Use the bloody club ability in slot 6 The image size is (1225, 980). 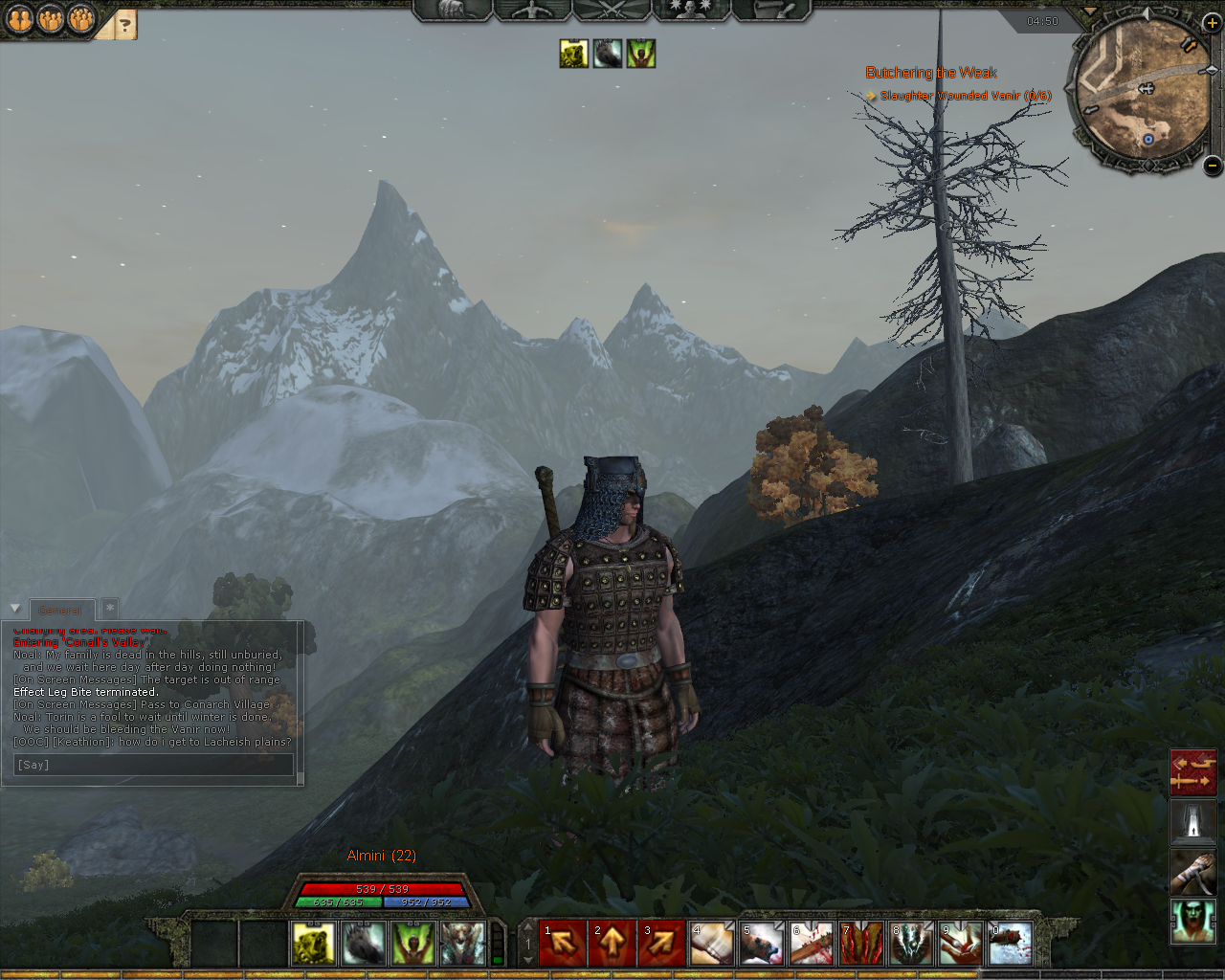812,944
